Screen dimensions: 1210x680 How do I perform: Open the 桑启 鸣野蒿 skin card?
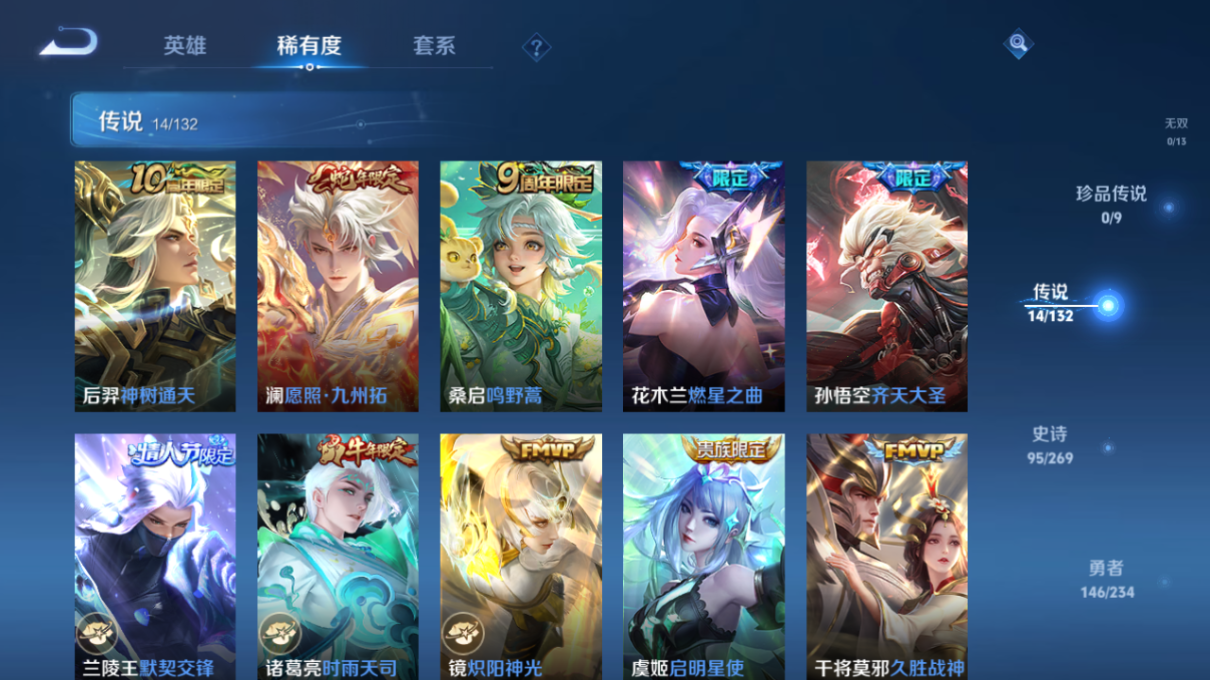(521, 286)
